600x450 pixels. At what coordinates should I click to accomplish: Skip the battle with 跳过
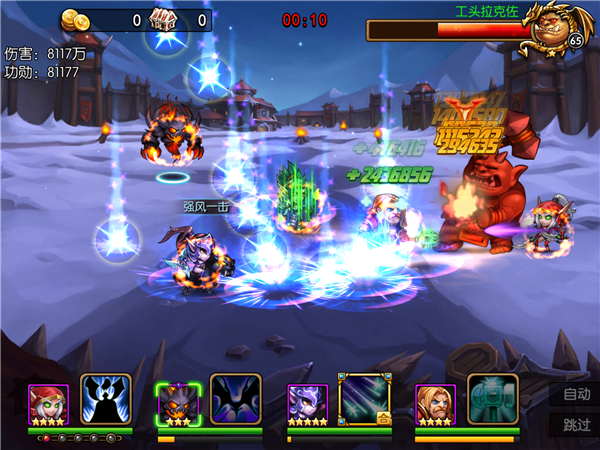[x=577, y=424]
